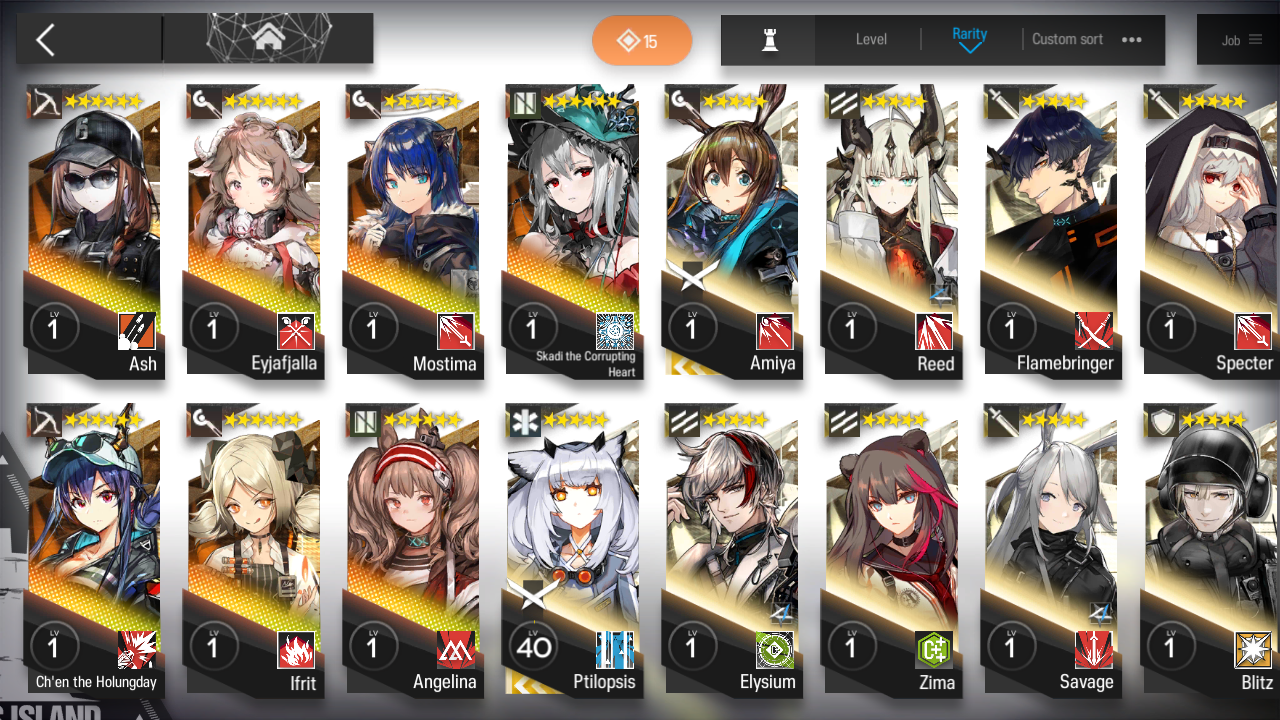
Task: Click the orange 15 counter button
Action: tap(641, 41)
